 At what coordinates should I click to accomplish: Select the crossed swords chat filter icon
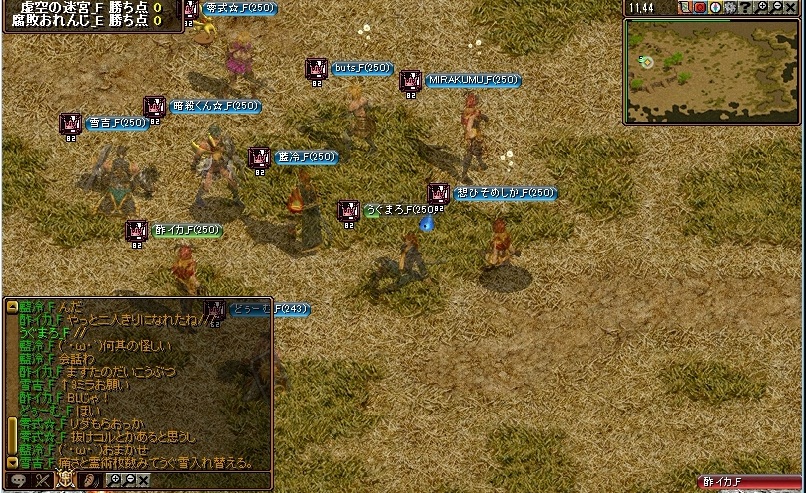click(43, 481)
